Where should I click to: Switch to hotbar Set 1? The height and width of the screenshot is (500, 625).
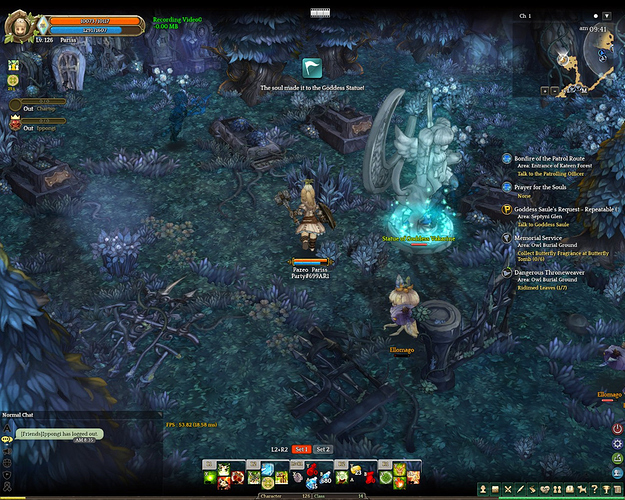pos(301,449)
